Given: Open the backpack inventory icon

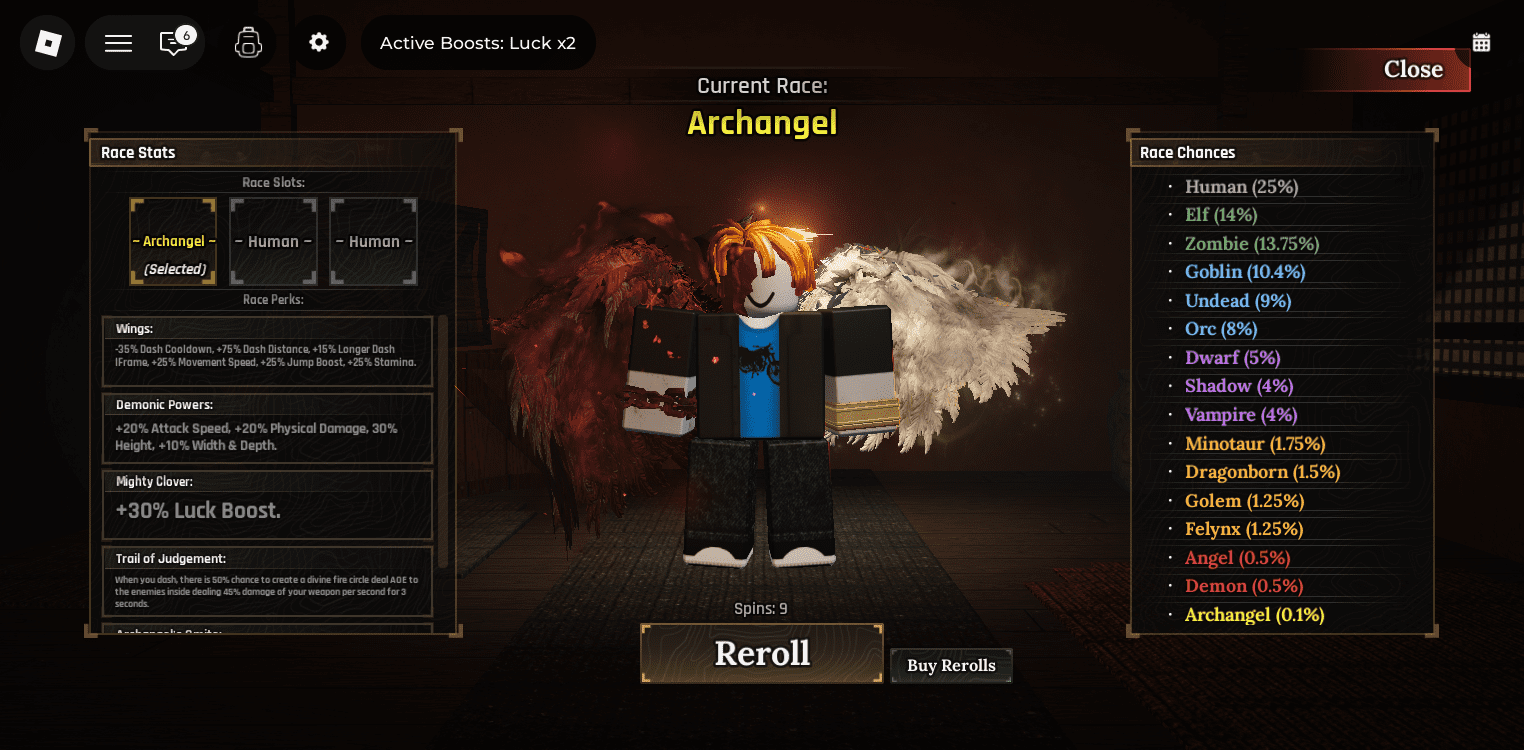Looking at the screenshot, I should tap(248, 43).
